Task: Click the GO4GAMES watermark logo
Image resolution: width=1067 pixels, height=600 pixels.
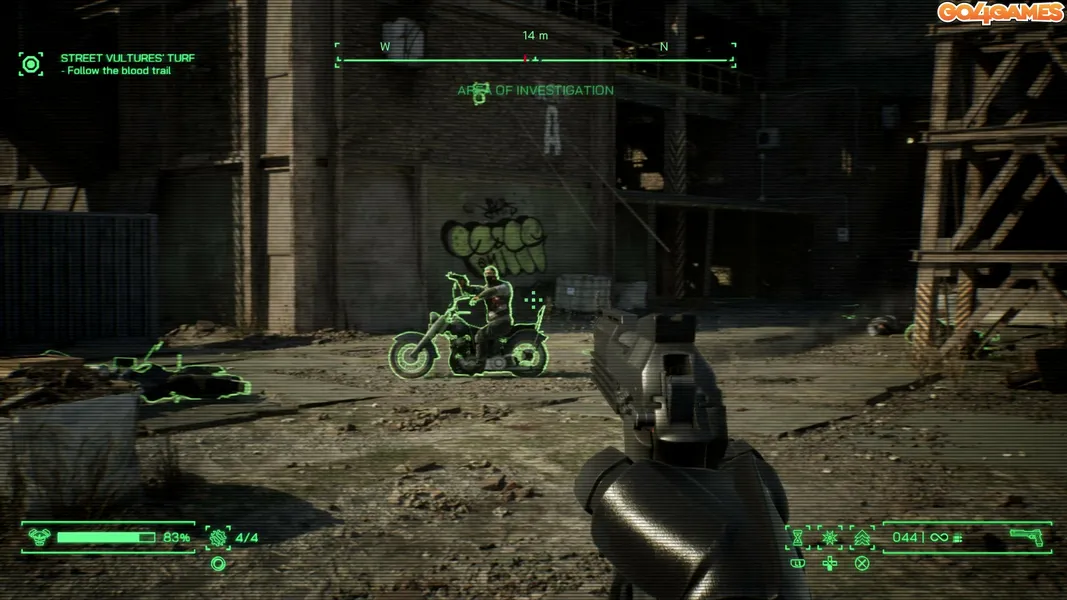Action: (x=999, y=12)
